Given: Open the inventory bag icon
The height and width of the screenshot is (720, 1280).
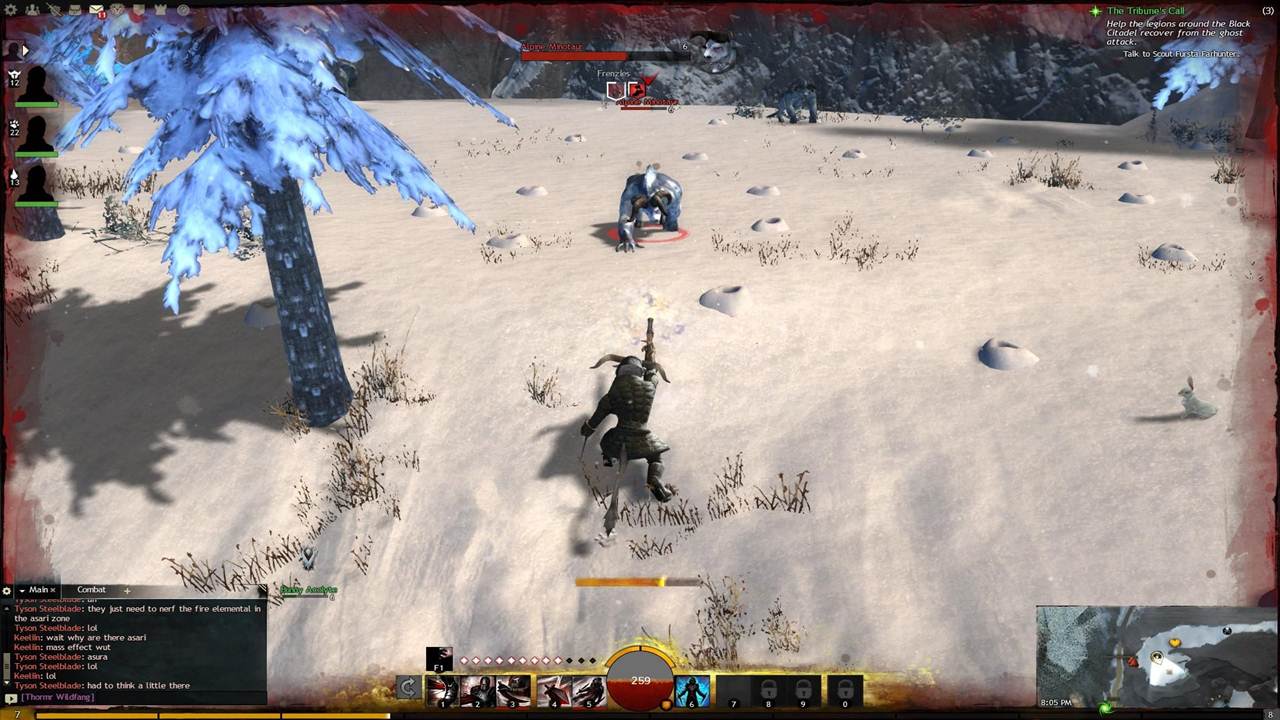Looking at the screenshot, I should pos(77,10).
